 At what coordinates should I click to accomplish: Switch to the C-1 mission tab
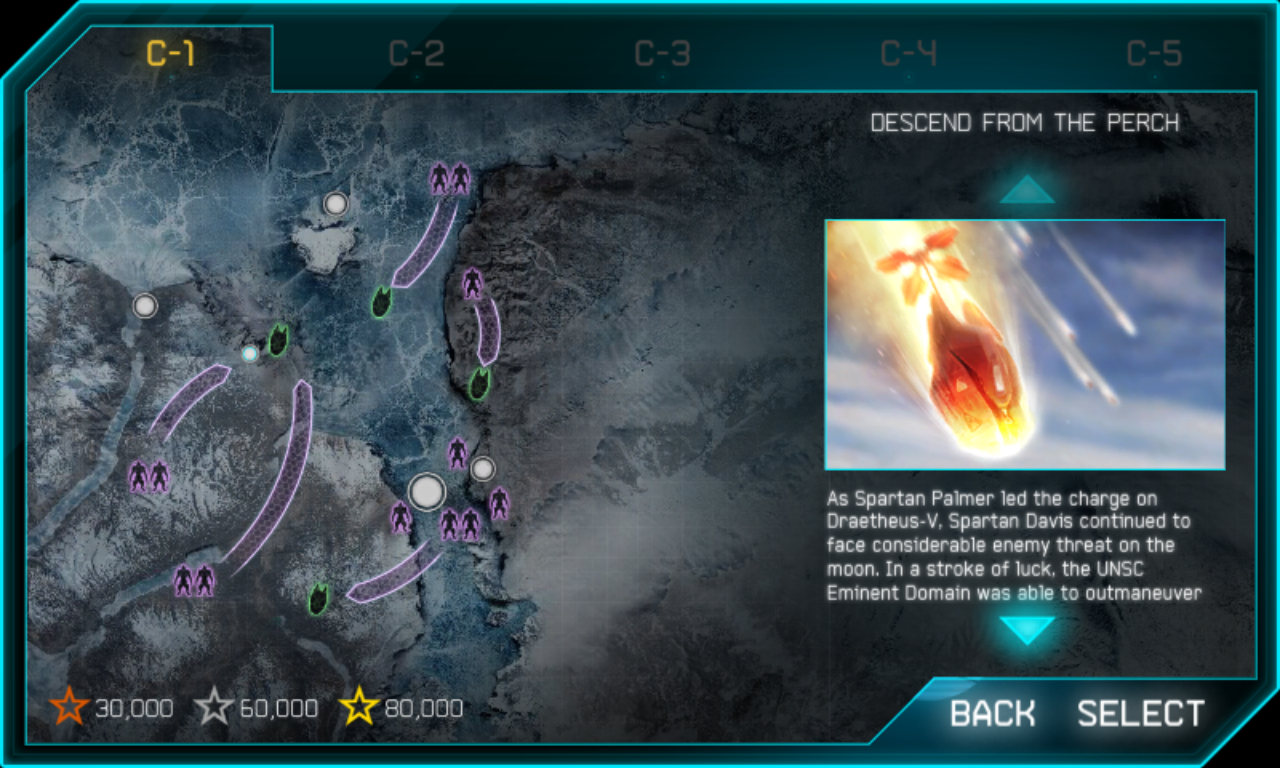170,55
